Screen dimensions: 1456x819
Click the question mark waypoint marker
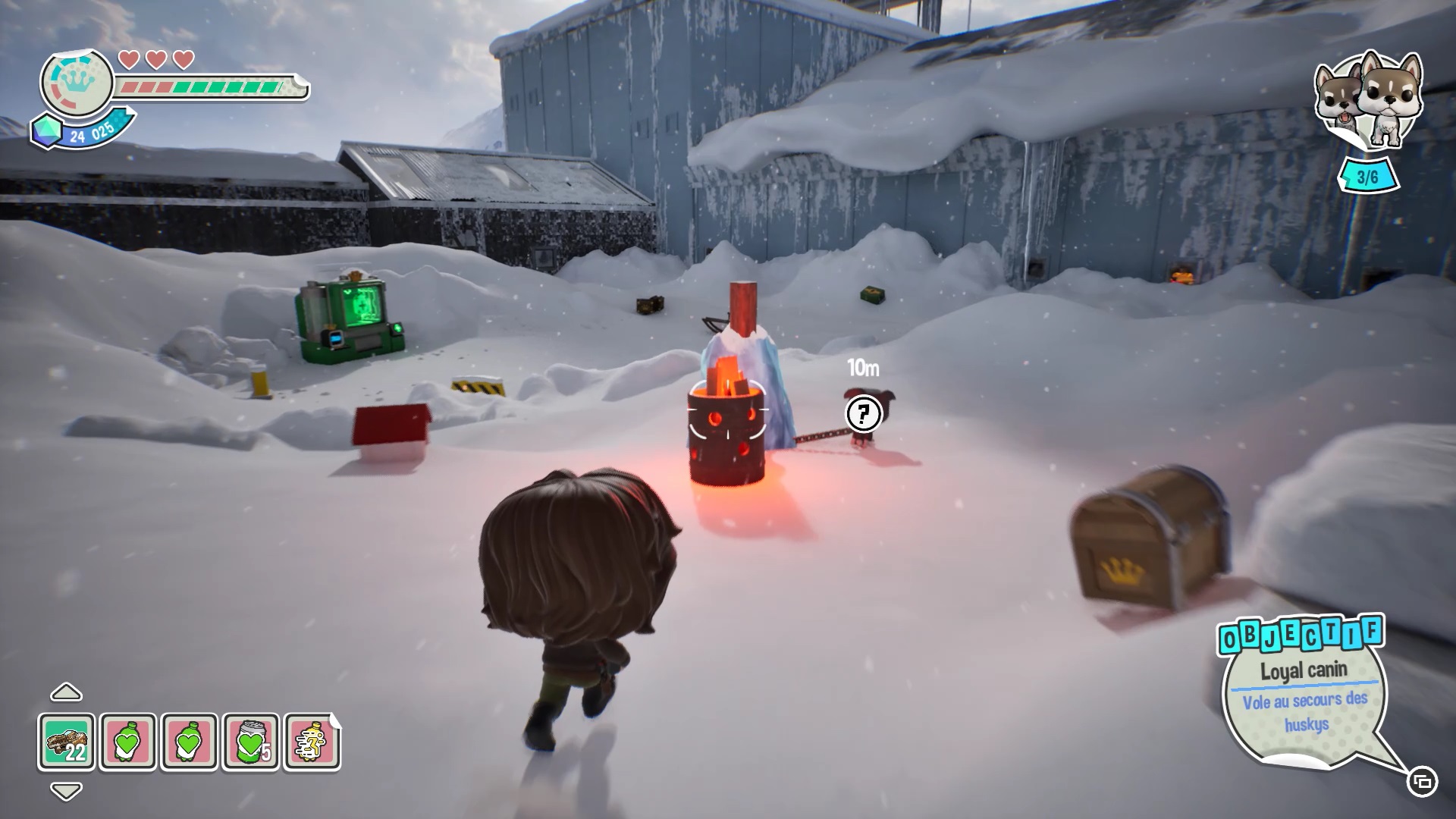[x=863, y=414]
